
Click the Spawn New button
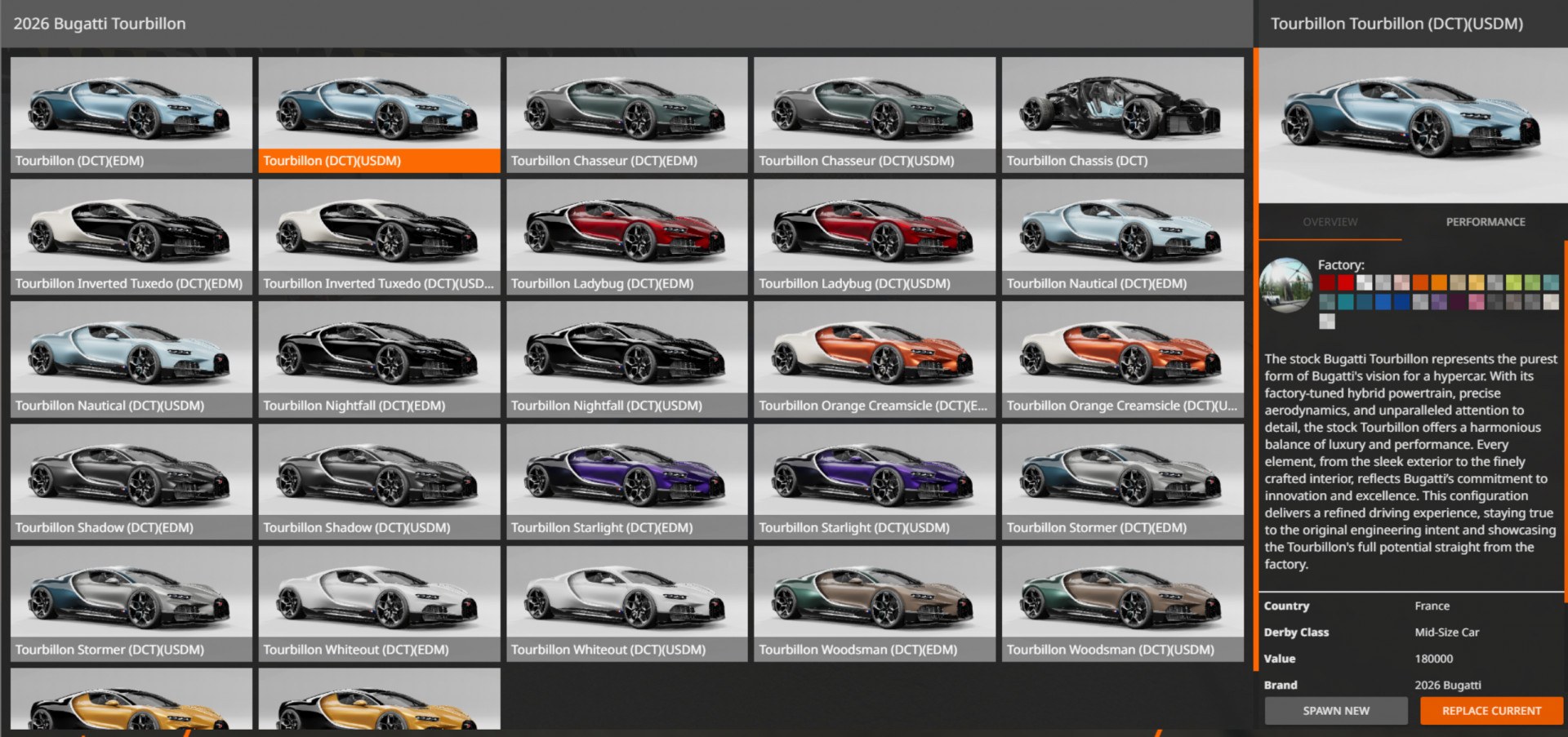point(1335,711)
